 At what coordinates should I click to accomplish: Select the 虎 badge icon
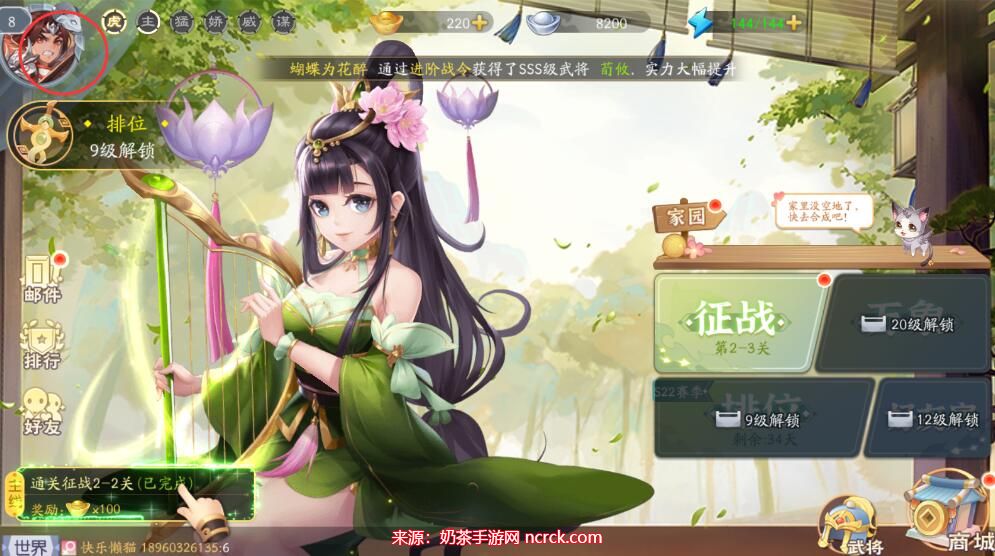pyautogui.click(x=115, y=24)
